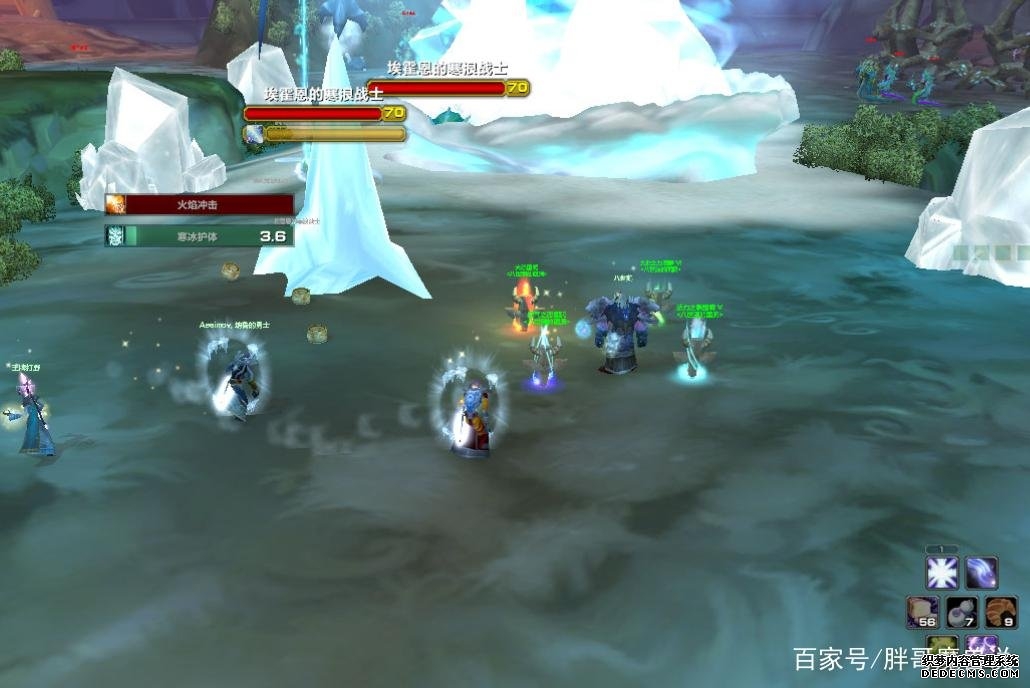Eat the croissant stack showing 9
The image size is (1030, 688).
[1000, 612]
